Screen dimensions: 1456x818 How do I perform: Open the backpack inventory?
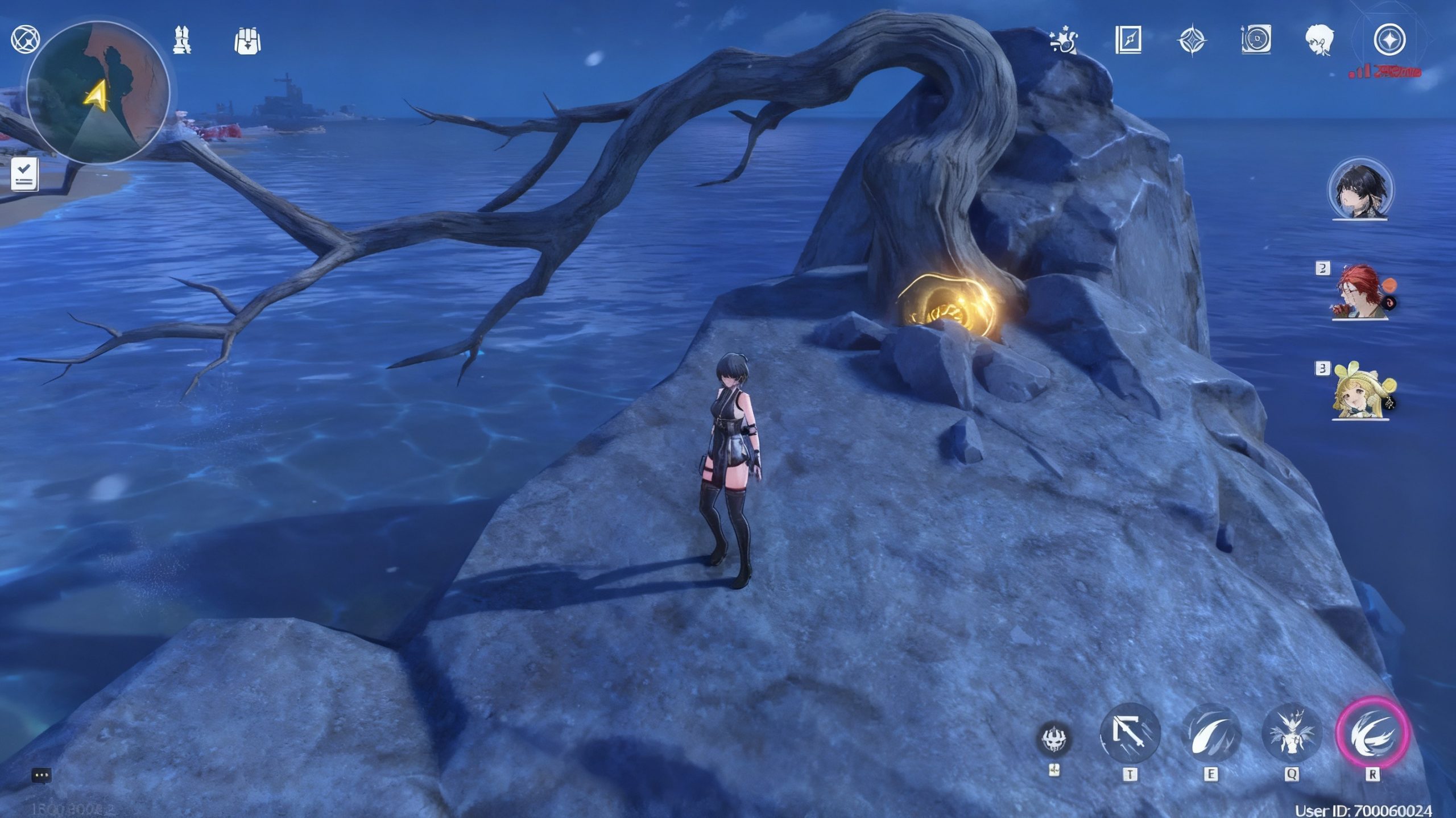(x=247, y=41)
